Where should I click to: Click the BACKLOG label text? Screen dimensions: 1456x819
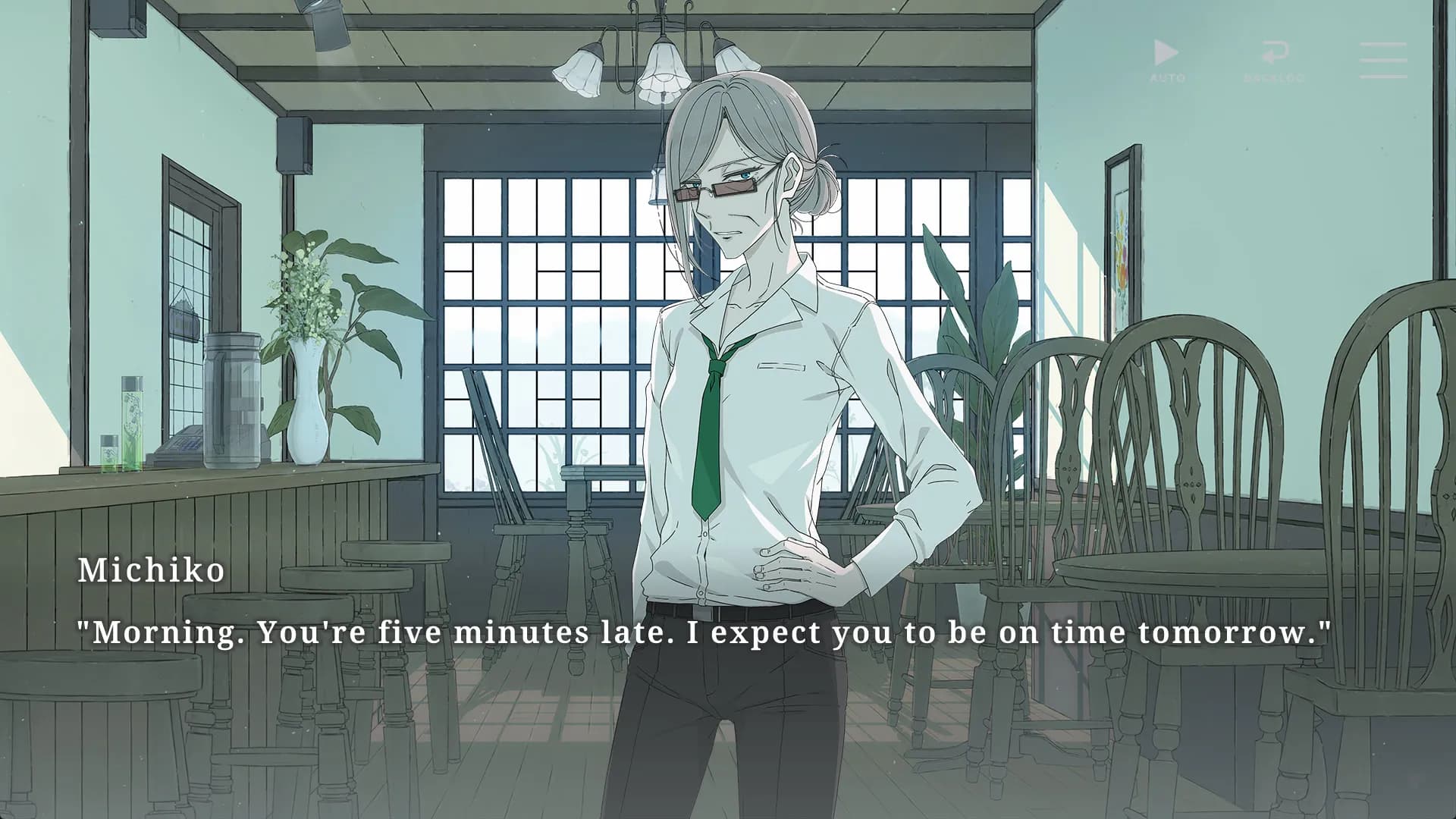pyautogui.click(x=1276, y=76)
